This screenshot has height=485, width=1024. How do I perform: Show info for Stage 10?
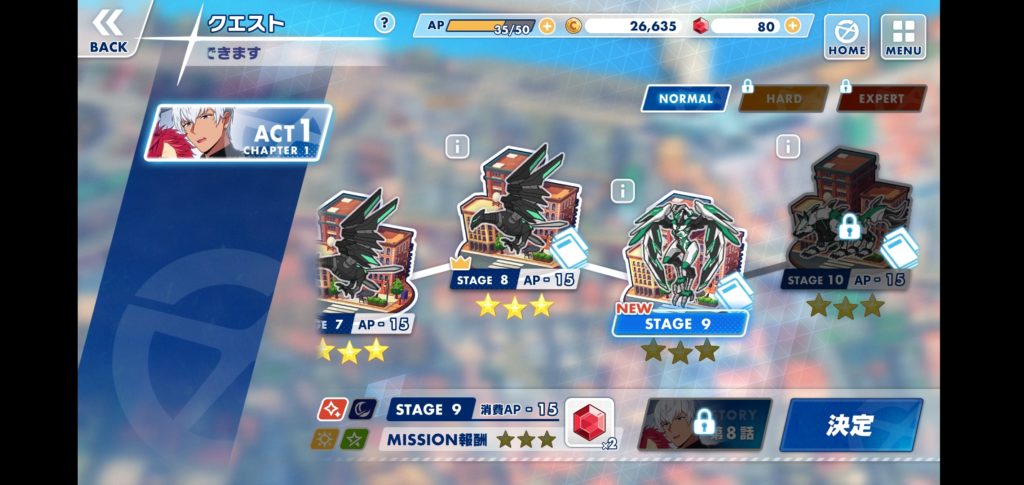coord(788,147)
